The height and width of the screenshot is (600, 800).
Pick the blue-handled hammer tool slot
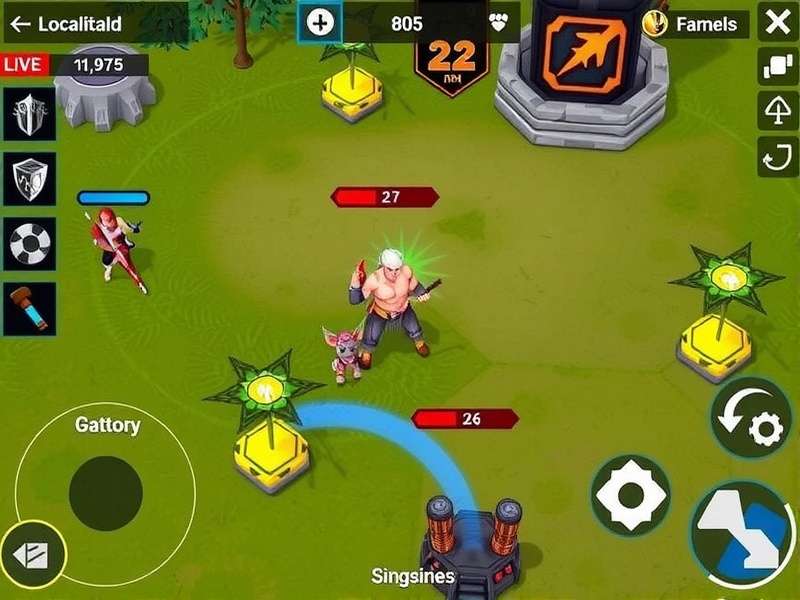click(x=29, y=308)
